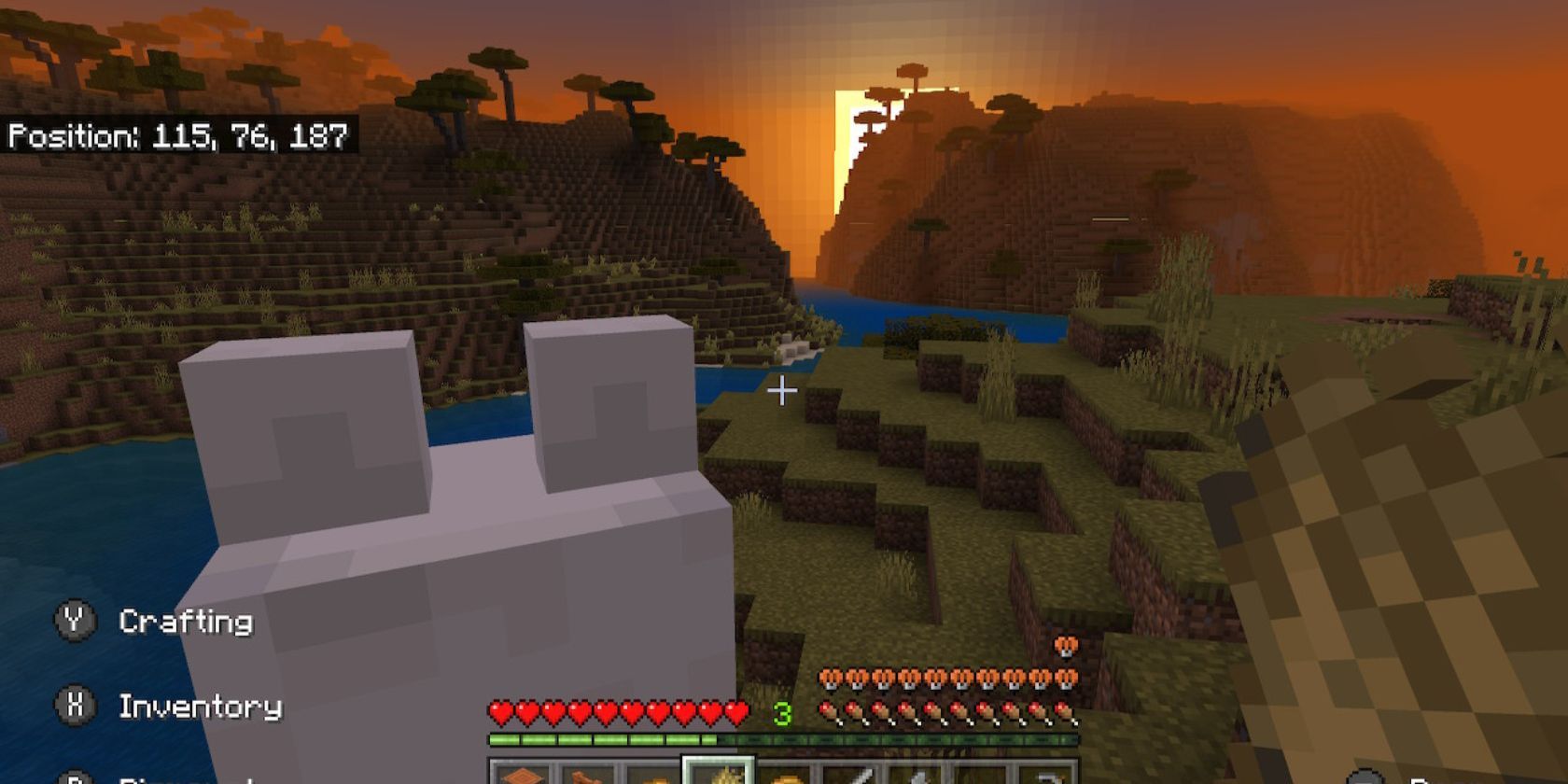Screen dimensions: 1568x784
Task: Click the leftmost llama health heart
Action: point(832,675)
